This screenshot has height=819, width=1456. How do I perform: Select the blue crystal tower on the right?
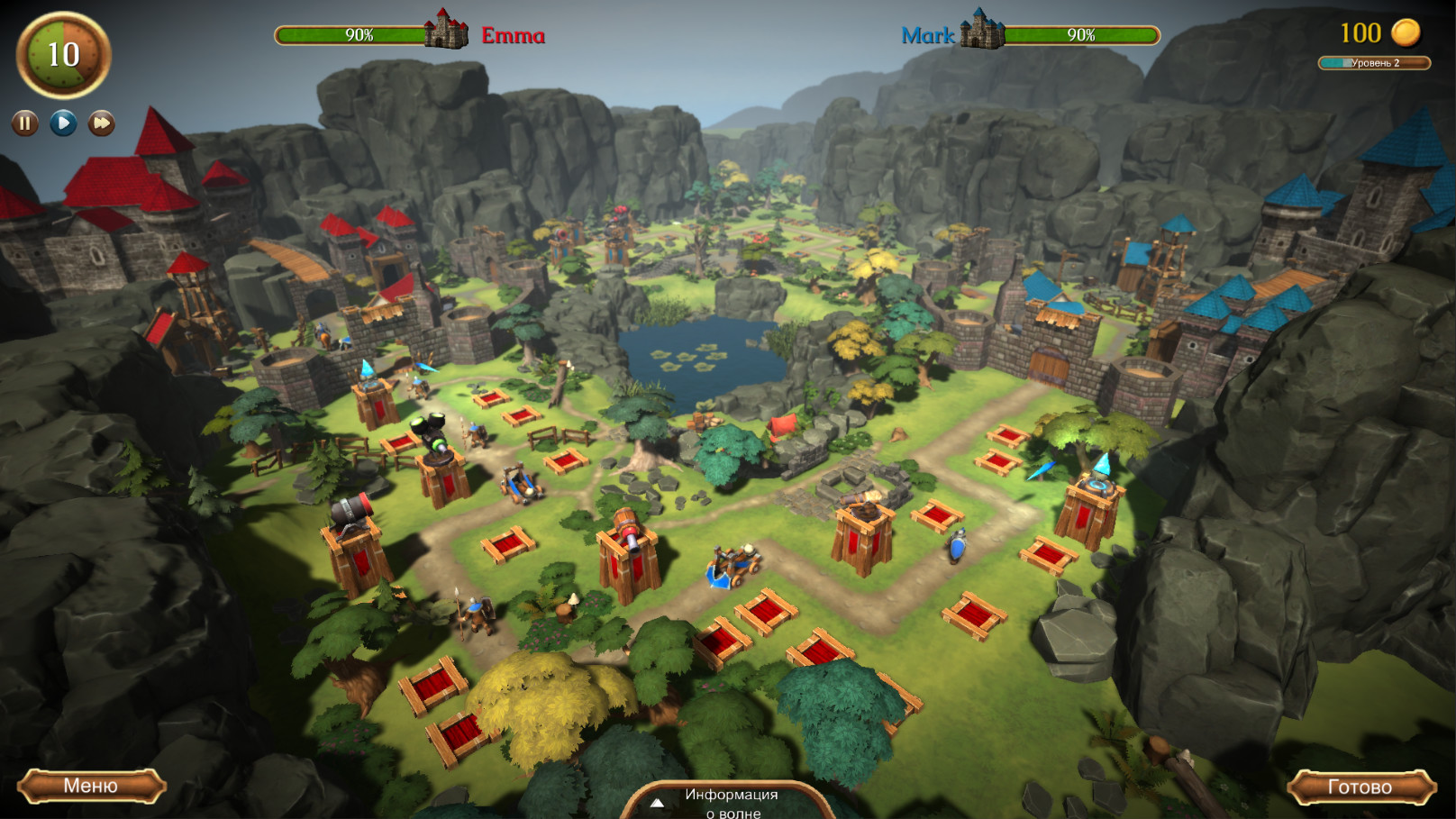click(x=1096, y=491)
